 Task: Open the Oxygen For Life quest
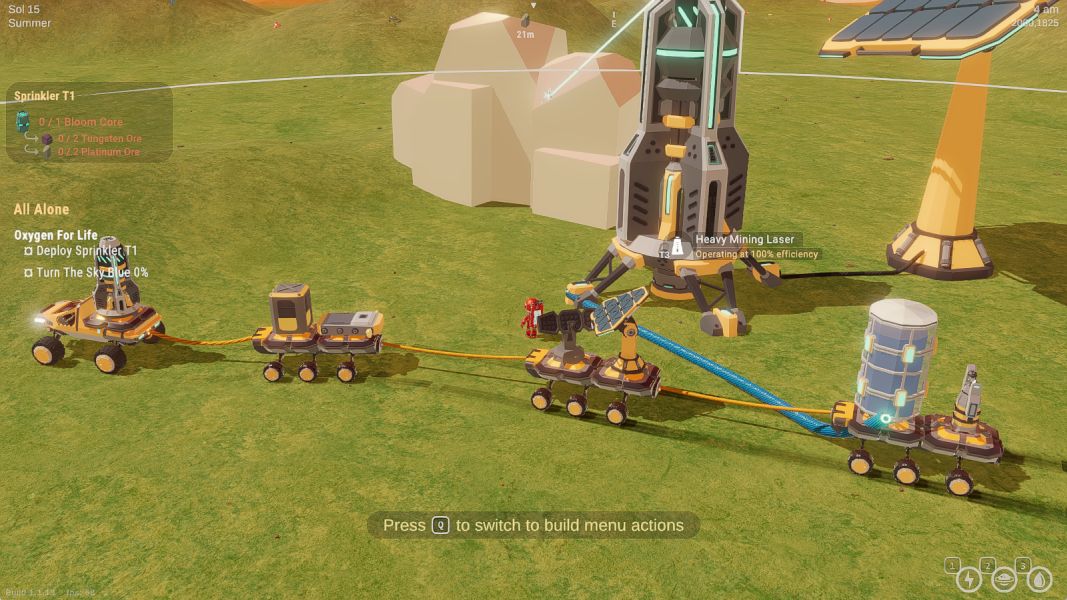point(56,235)
